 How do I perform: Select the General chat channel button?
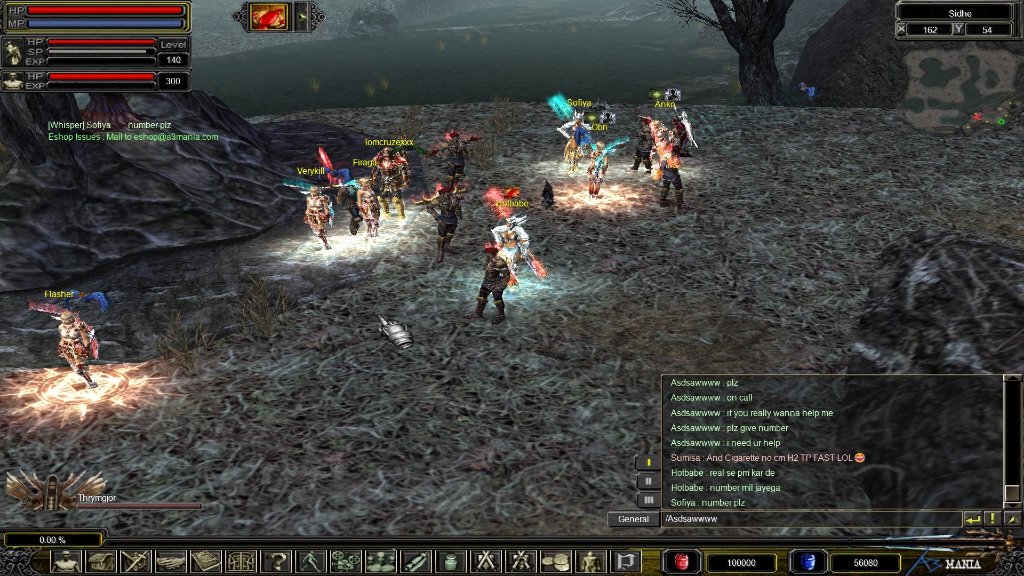pos(633,519)
